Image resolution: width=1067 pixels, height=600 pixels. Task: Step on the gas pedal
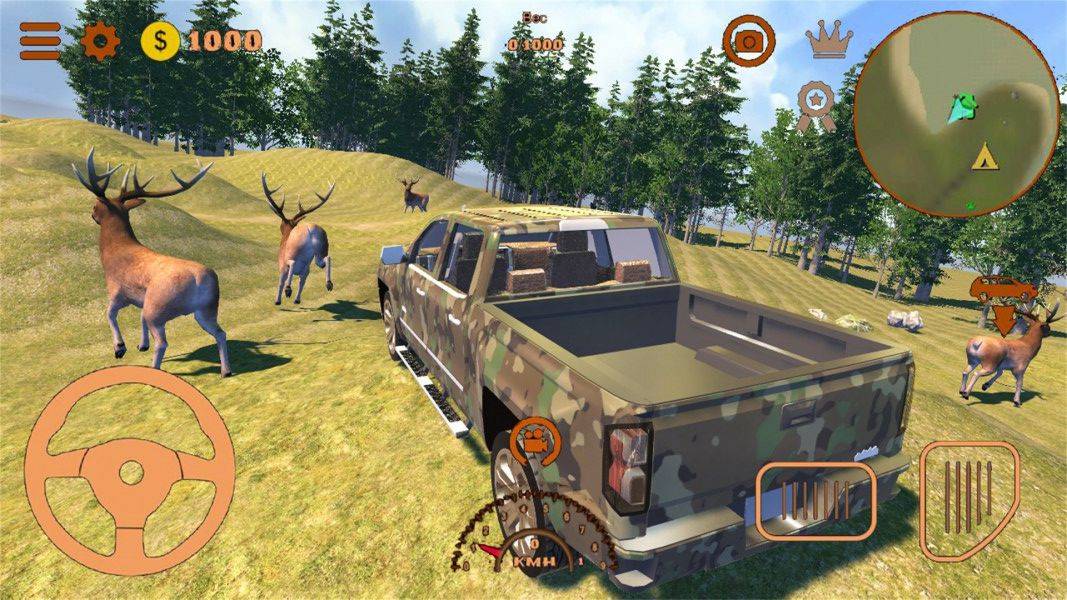pos(969,499)
